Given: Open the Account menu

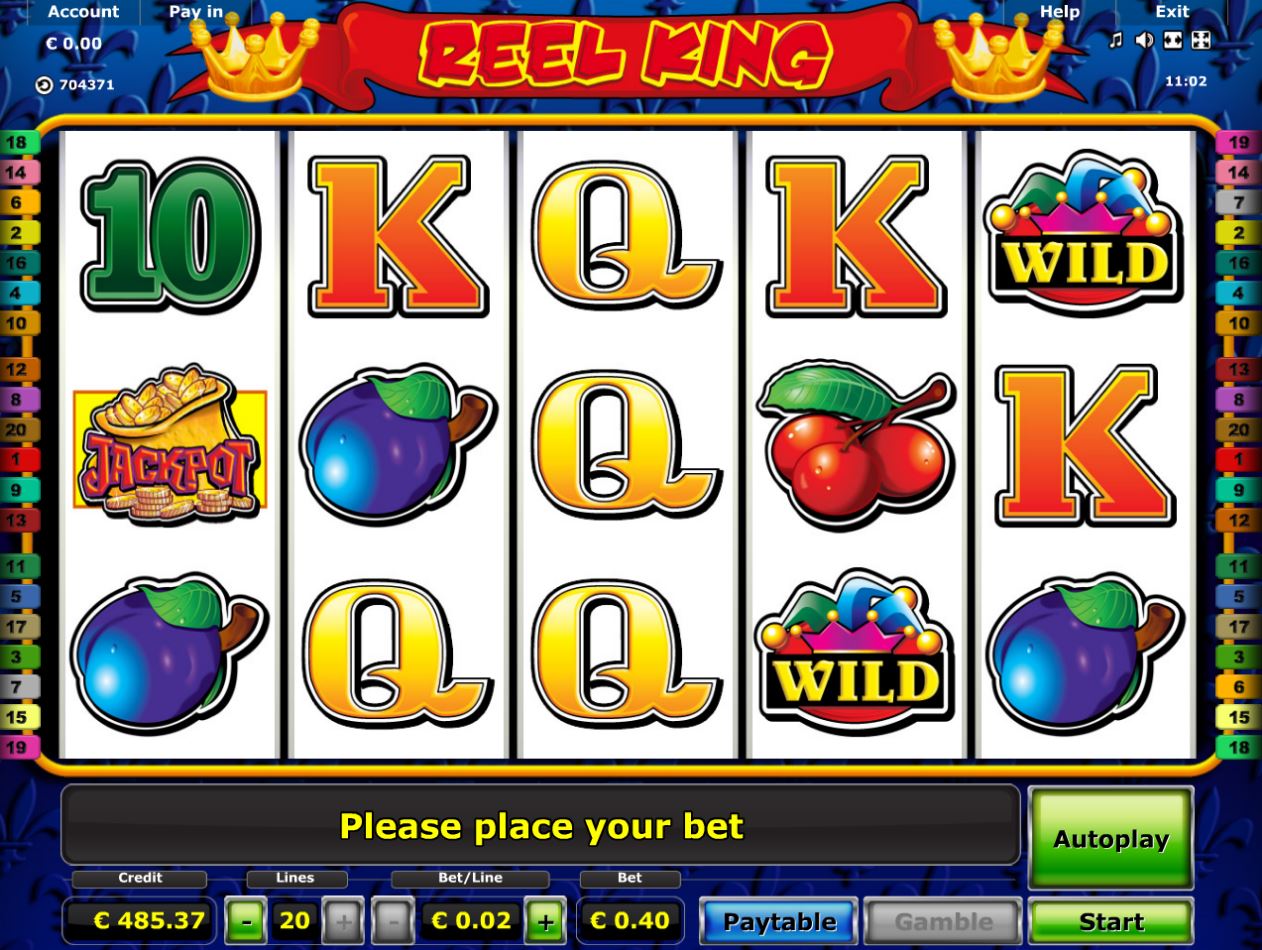Looking at the screenshot, I should point(83,12).
